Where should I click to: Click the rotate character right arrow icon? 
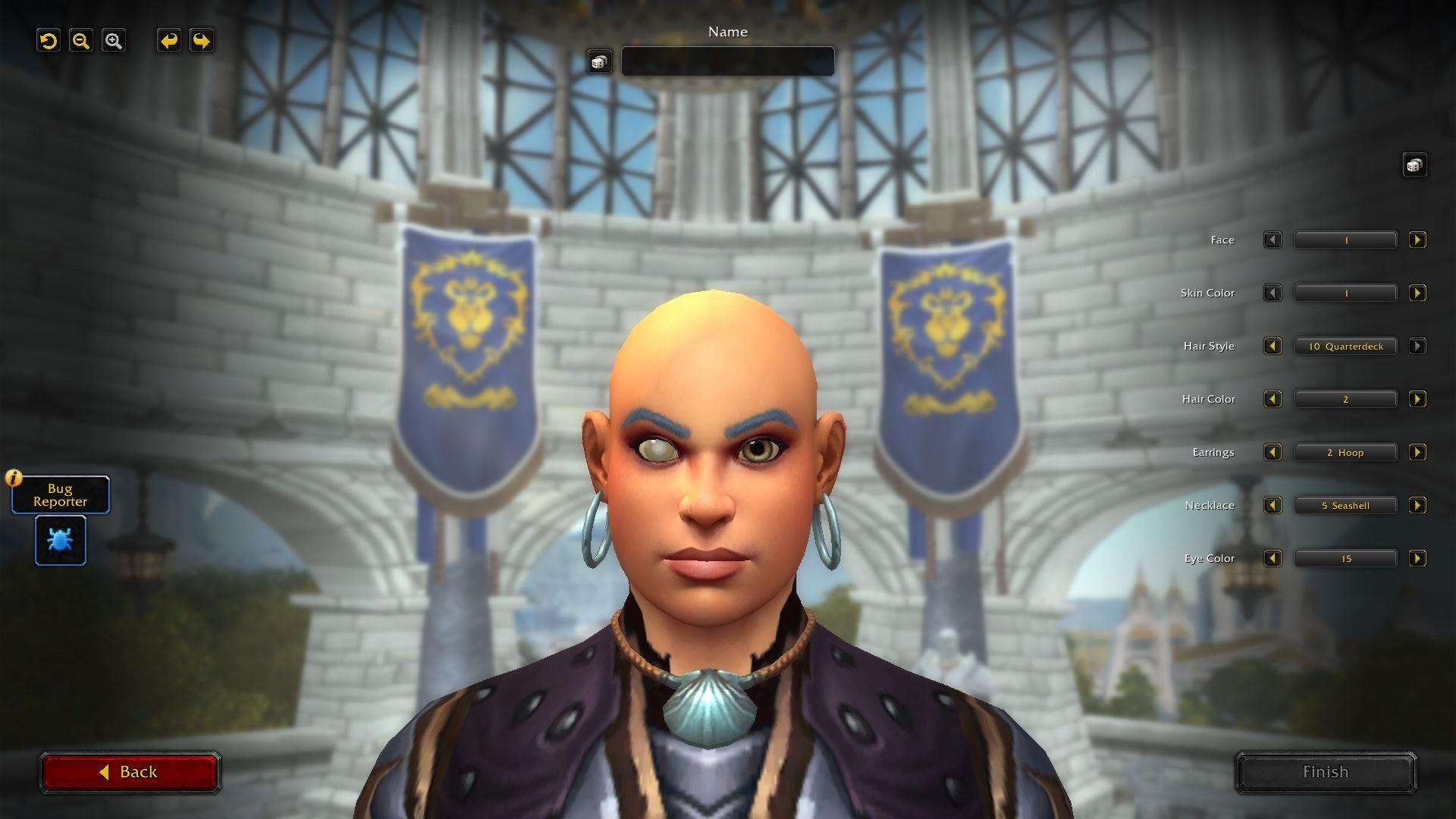(200, 41)
